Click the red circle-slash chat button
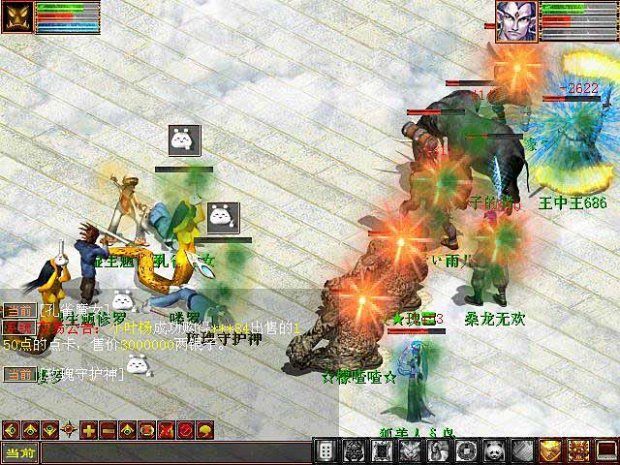620x465 pixels. (x=186, y=430)
